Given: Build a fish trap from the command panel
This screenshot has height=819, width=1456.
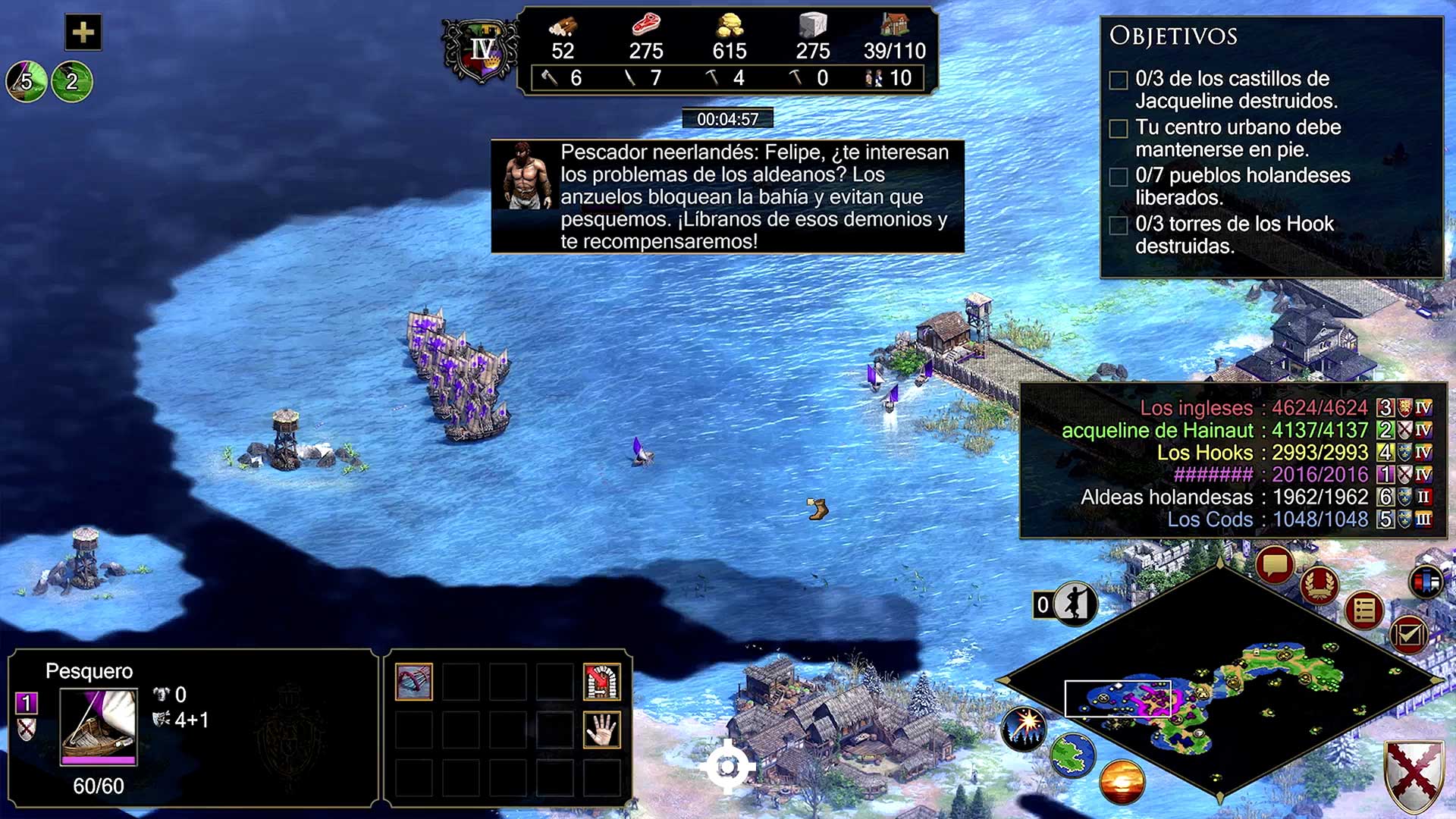Looking at the screenshot, I should tap(414, 682).
